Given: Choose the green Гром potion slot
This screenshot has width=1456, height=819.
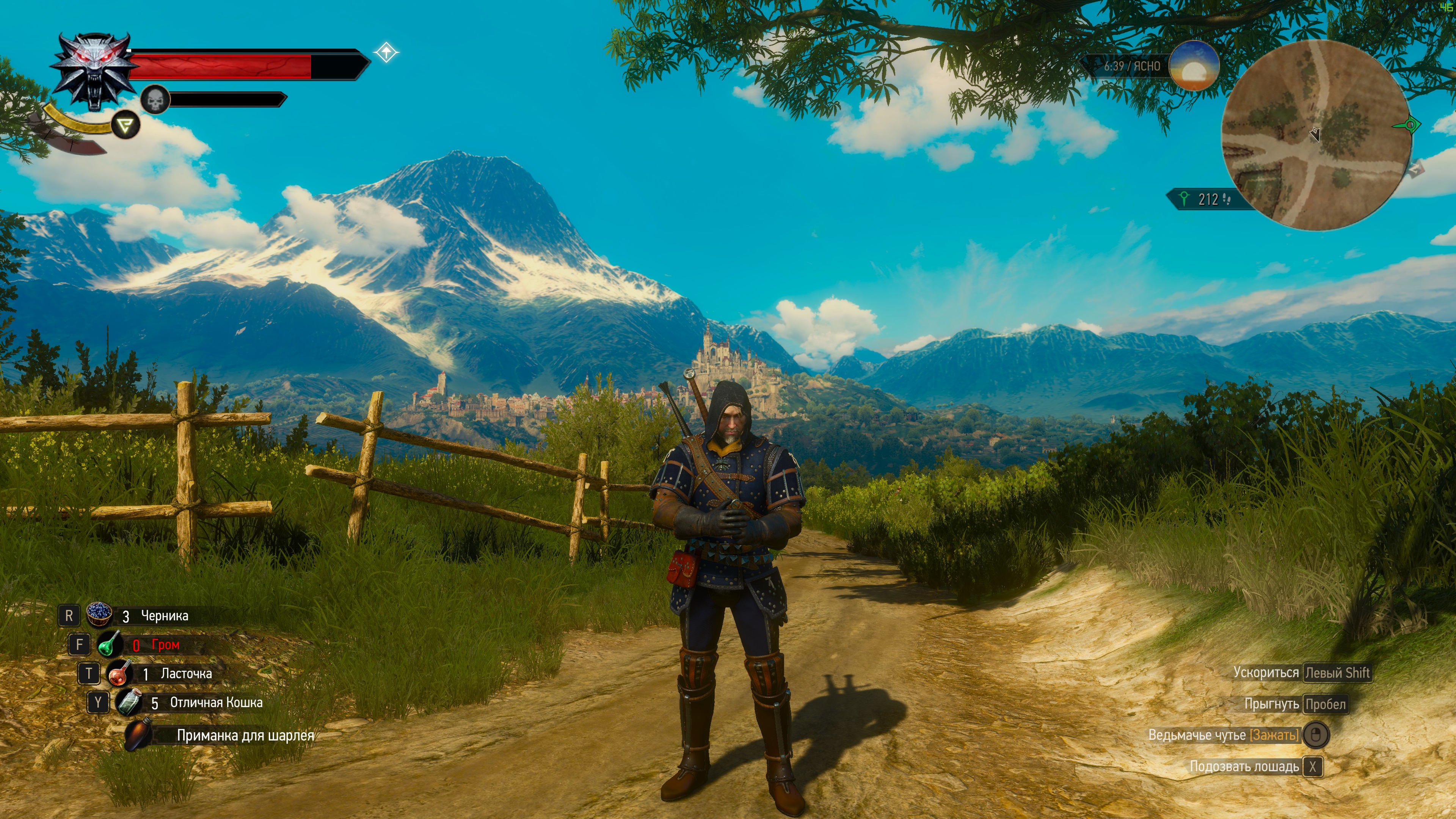Looking at the screenshot, I should [110, 644].
